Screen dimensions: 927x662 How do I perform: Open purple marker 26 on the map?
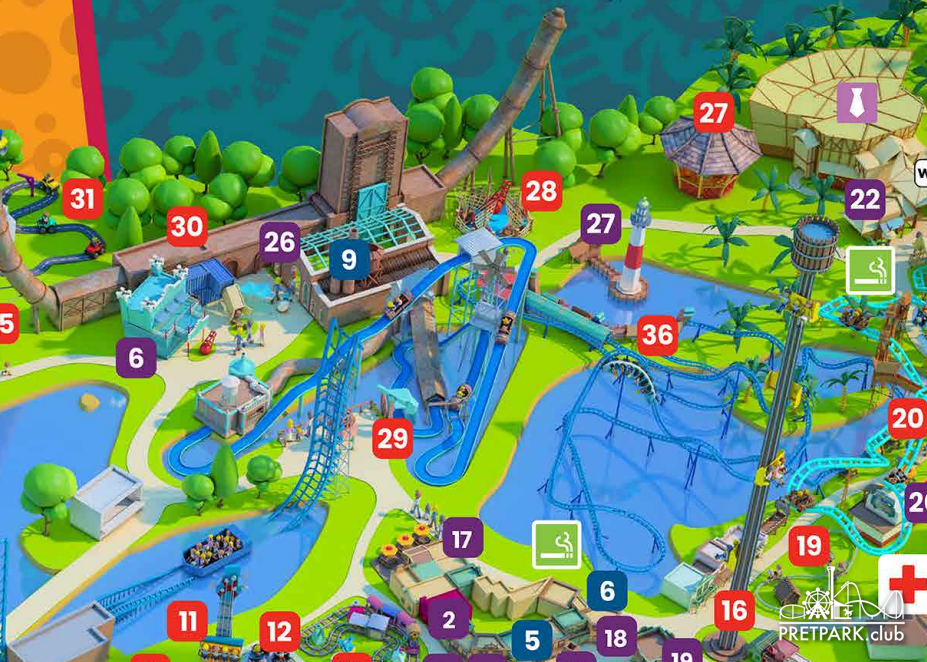coord(280,242)
